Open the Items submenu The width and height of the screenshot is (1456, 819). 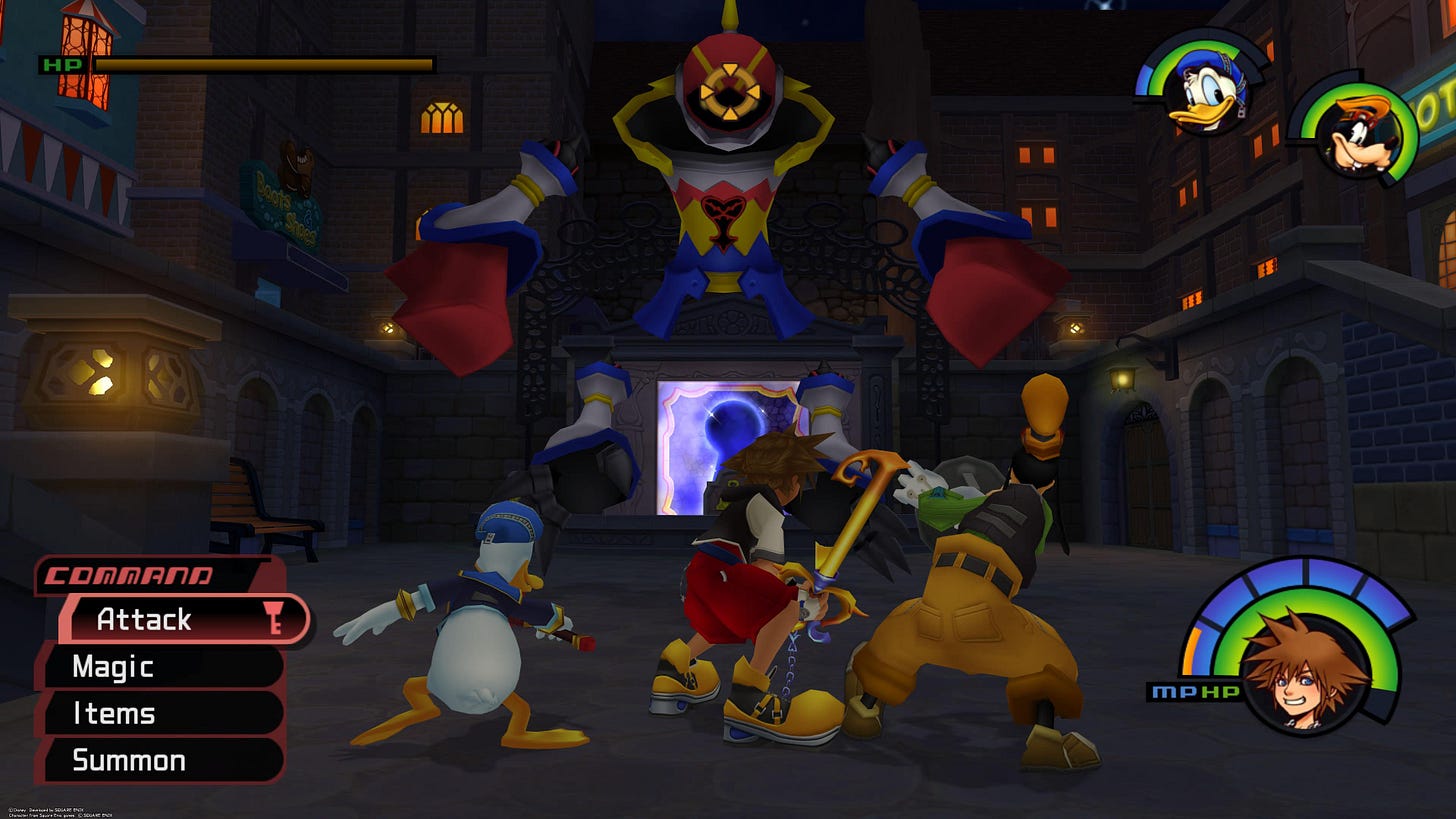[113, 713]
